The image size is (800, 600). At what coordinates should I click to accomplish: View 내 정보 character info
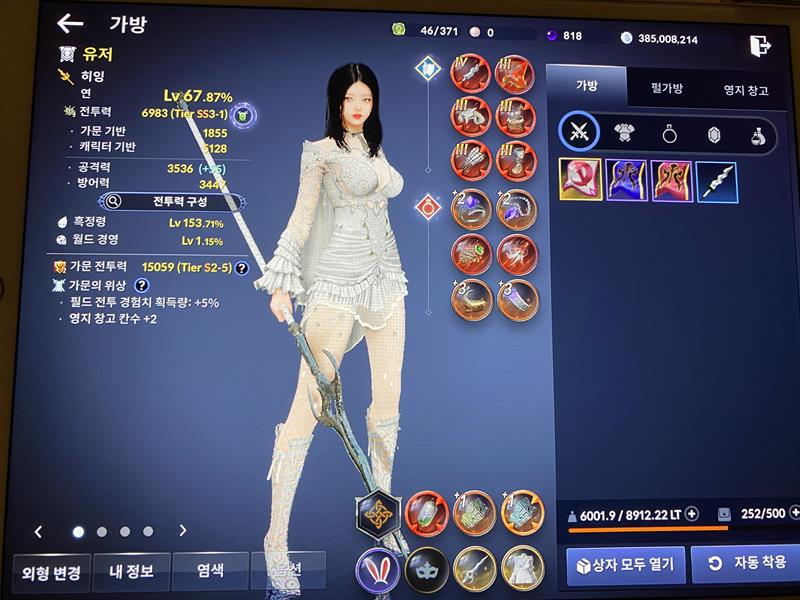130,571
